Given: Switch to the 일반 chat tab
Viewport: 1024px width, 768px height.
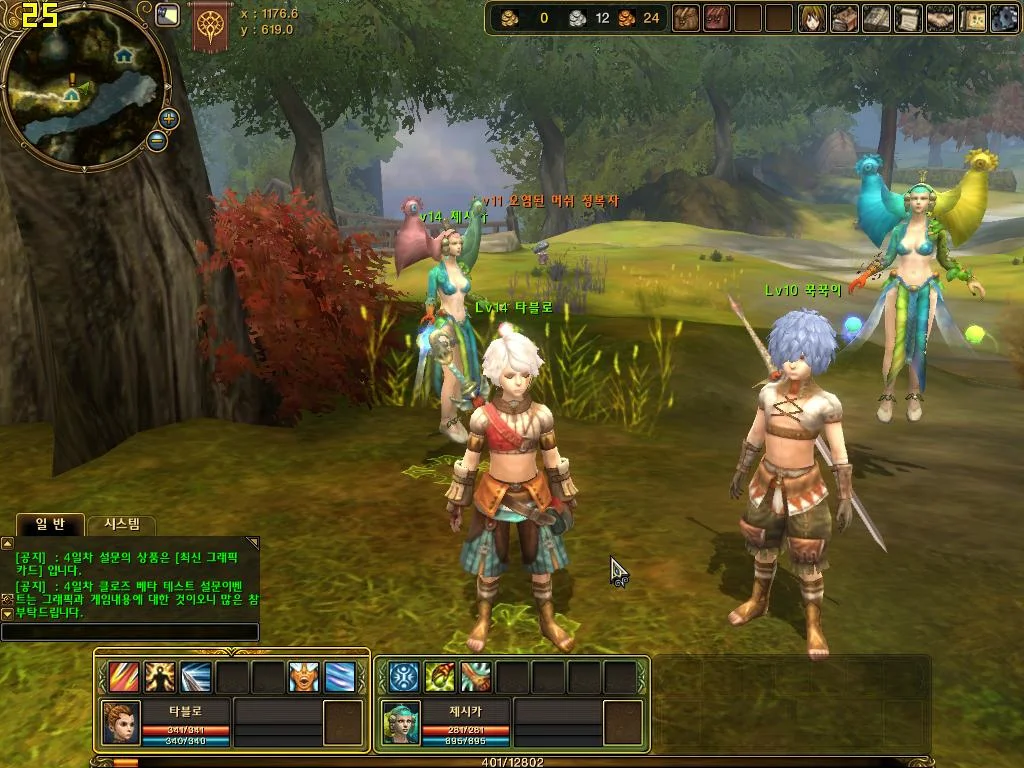Looking at the screenshot, I should click(49, 524).
